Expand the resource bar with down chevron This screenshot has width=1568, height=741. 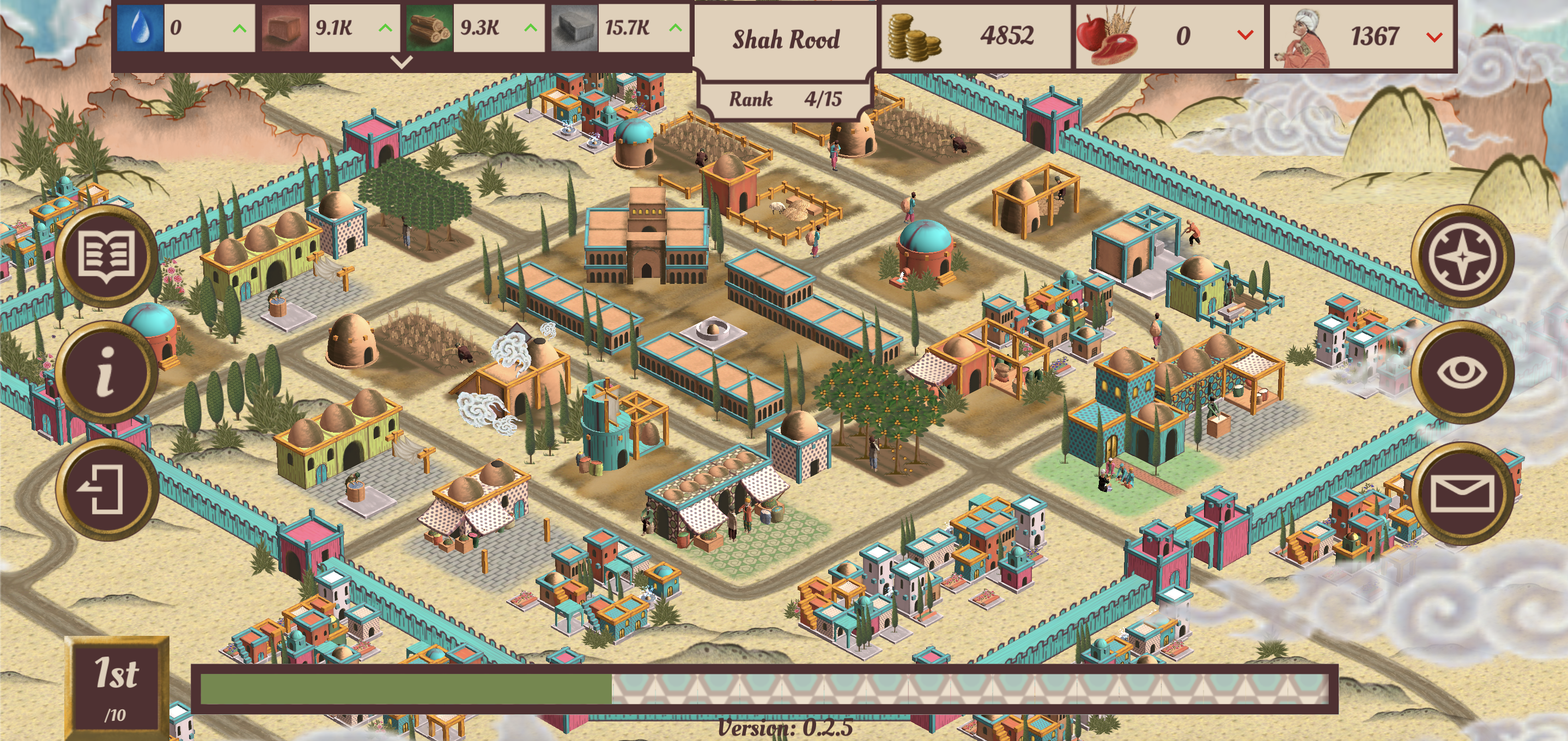pos(401,62)
